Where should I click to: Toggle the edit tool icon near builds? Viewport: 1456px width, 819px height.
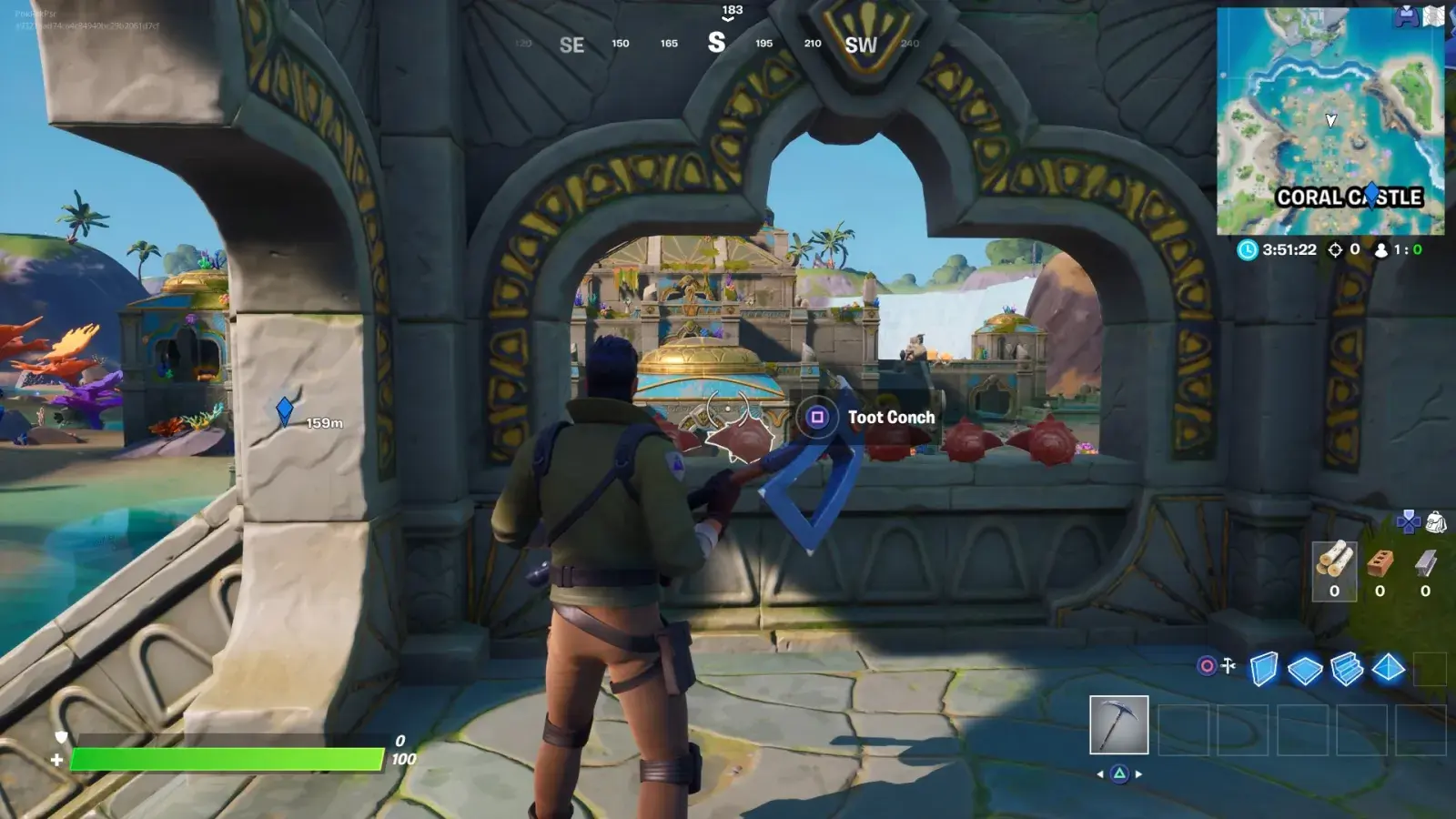point(1227,665)
